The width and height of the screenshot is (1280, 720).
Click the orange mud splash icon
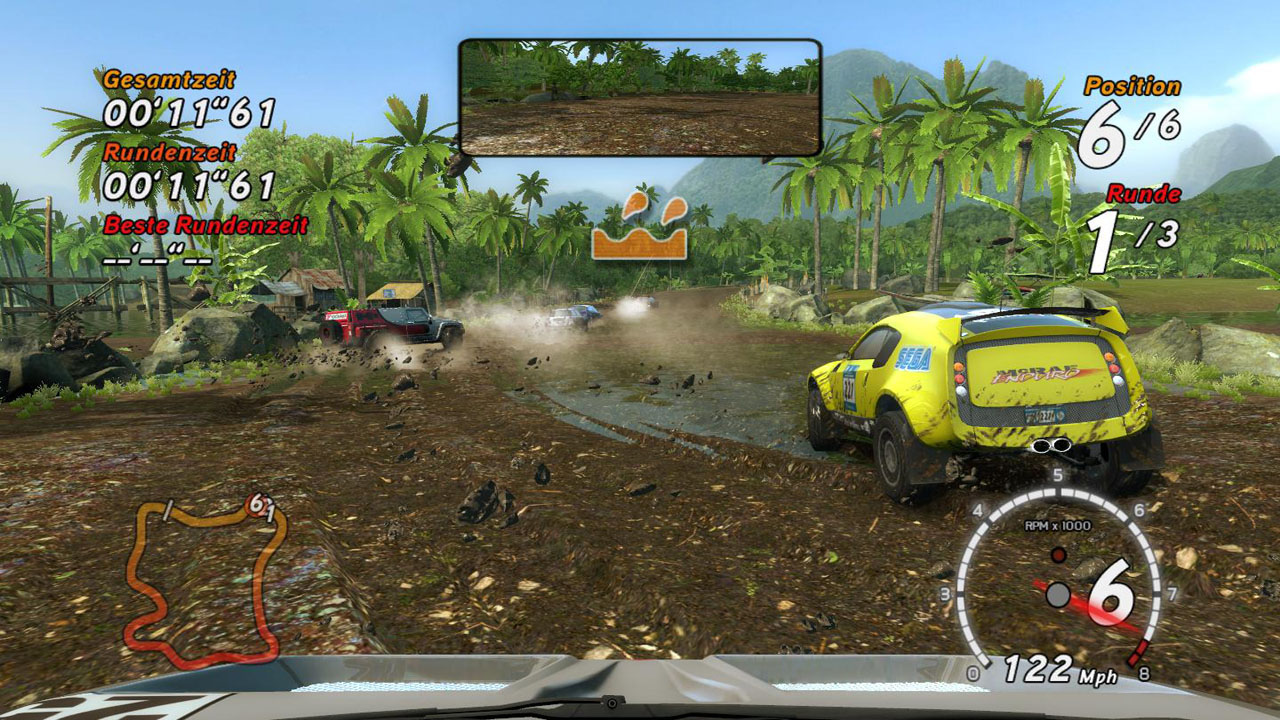click(639, 229)
